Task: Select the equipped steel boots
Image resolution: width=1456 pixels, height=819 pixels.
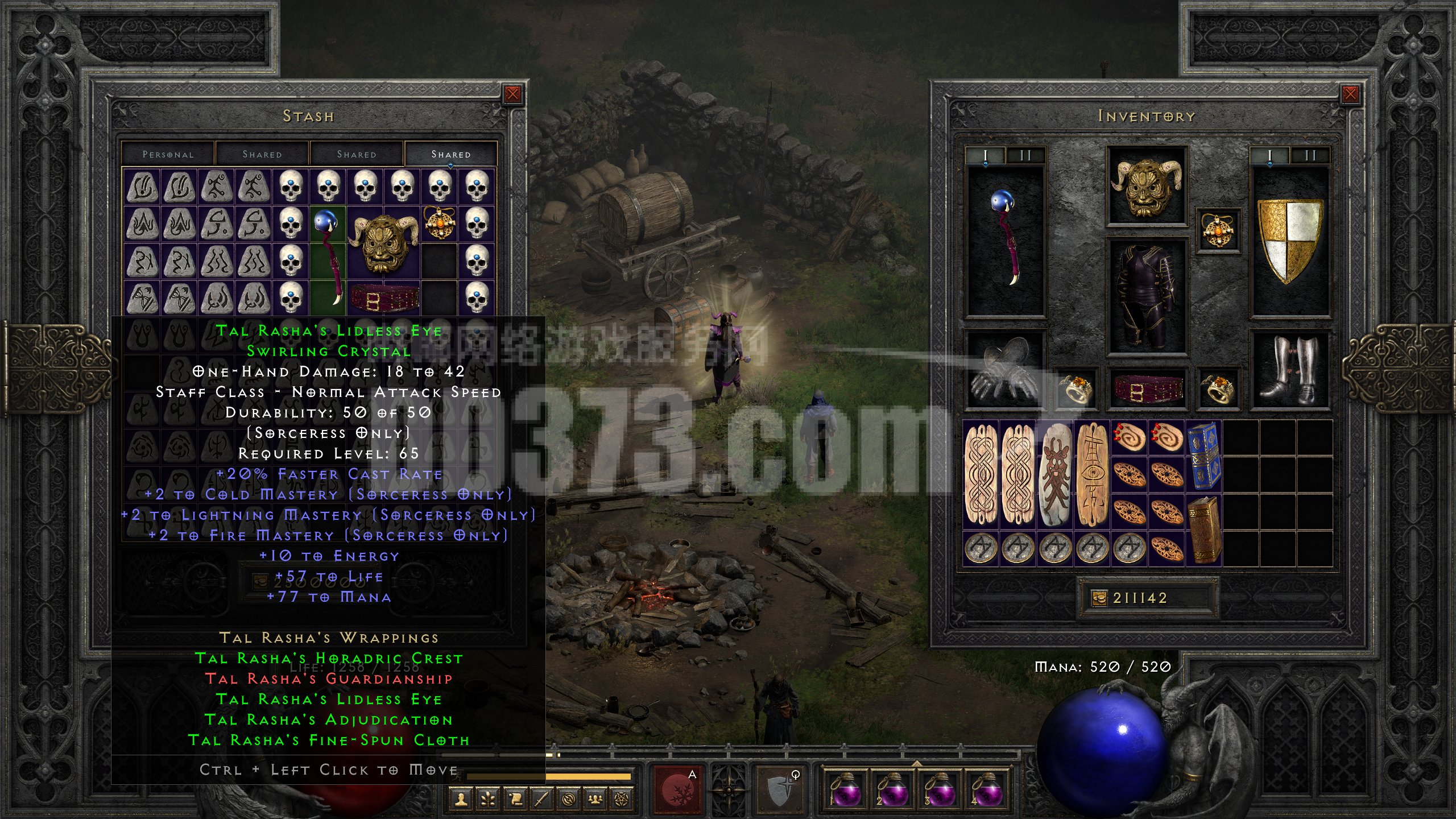Action: (1290, 370)
